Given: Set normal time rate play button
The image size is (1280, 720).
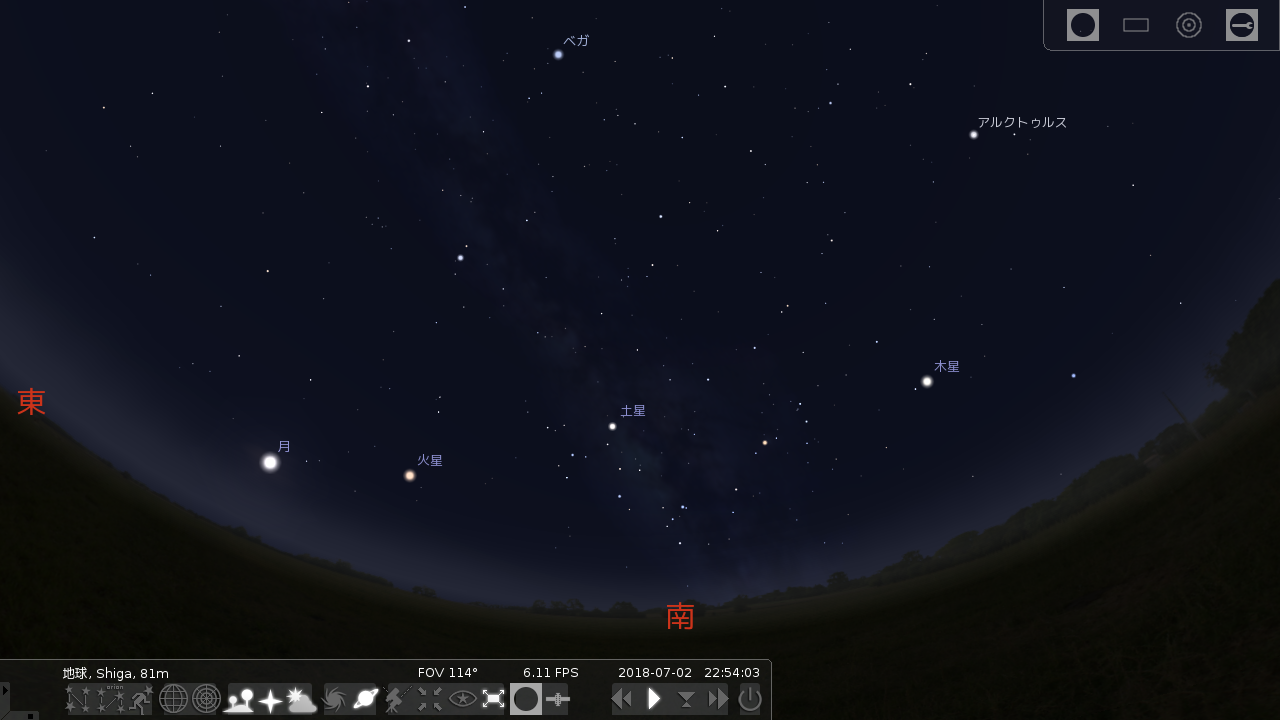Looking at the screenshot, I should point(654,699).
